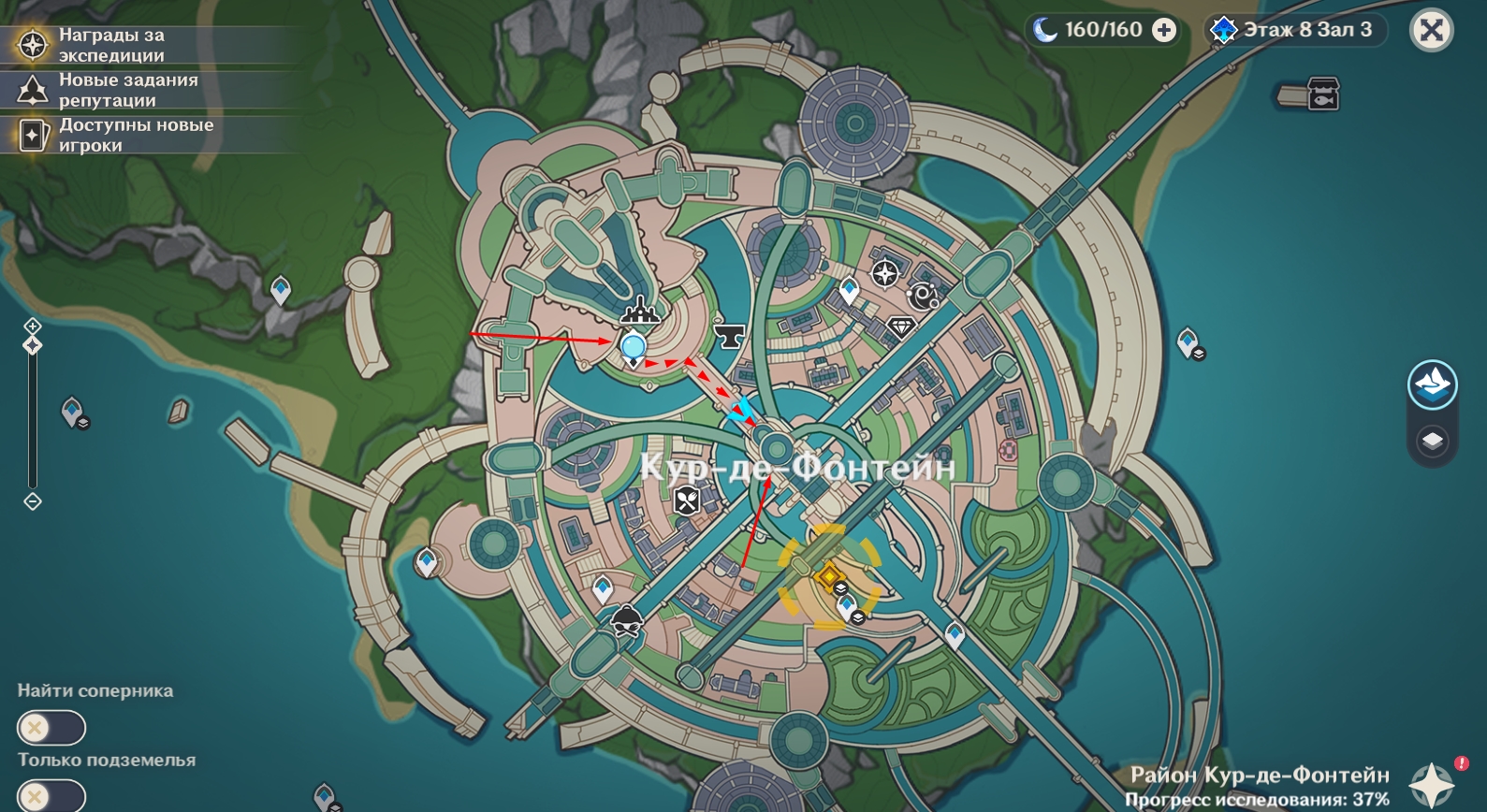Select the jeweler diamond map marker
Screen dimensions: 1487x812
point(900,326)
